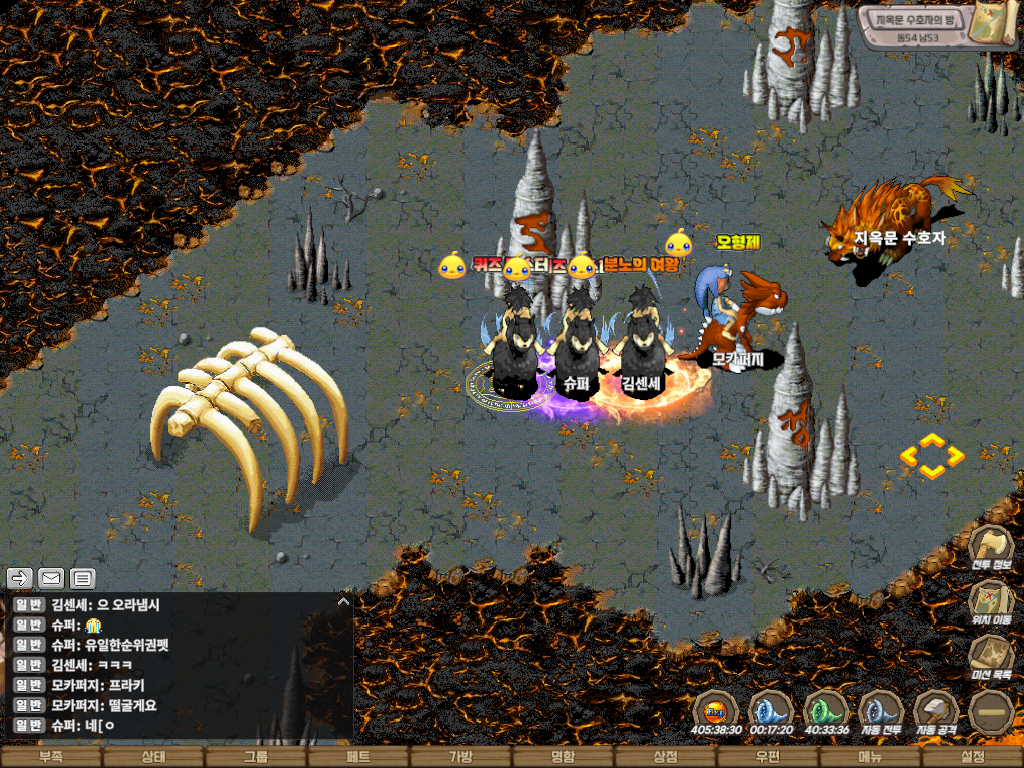Screen dimensions: 1024x768
Task: Show the 미션 목록 scroll icon
Action: pos(992,658)
